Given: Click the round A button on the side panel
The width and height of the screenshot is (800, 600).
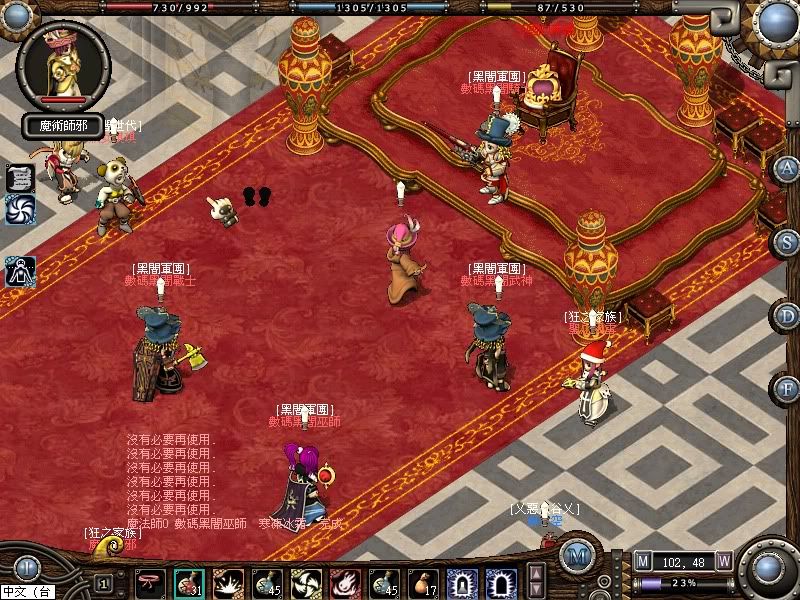Looking at the screenshot, I should pos(787,168).
